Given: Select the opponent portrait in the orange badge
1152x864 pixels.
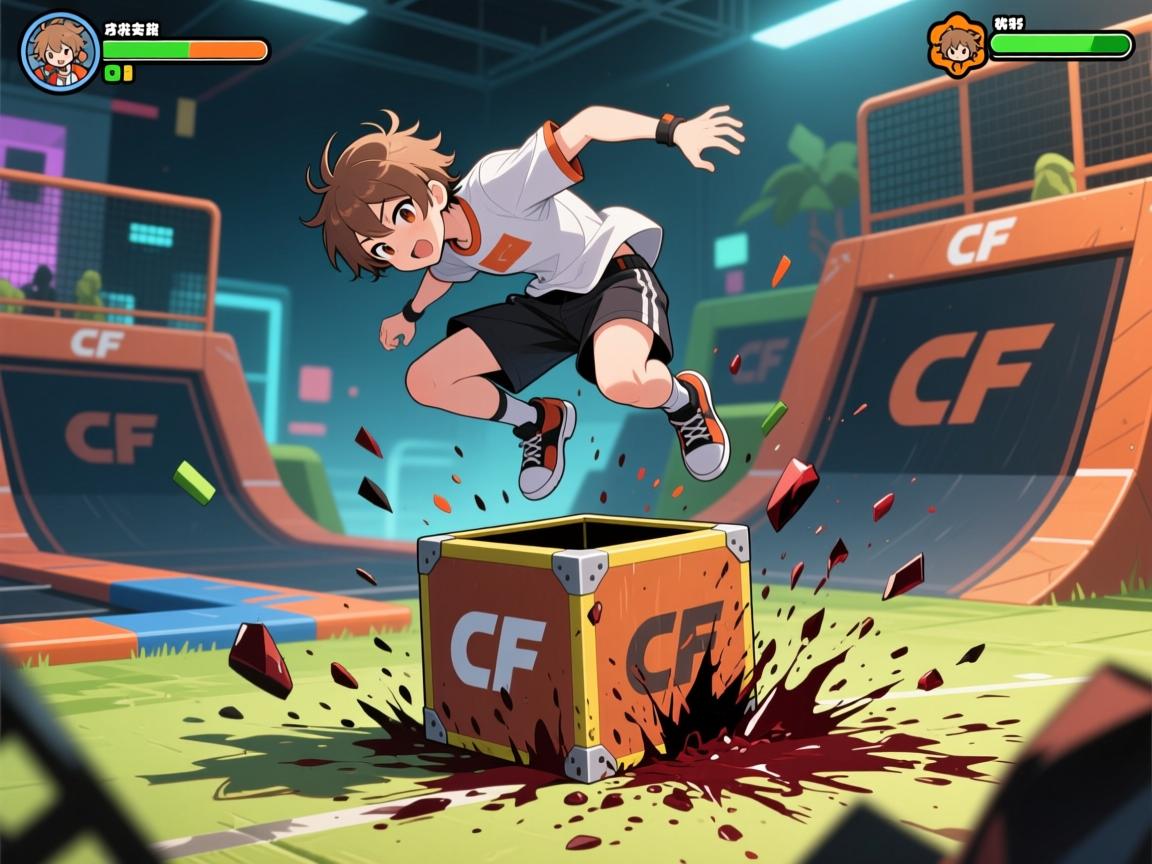Looking at the screenshot, I should [957, 45].
